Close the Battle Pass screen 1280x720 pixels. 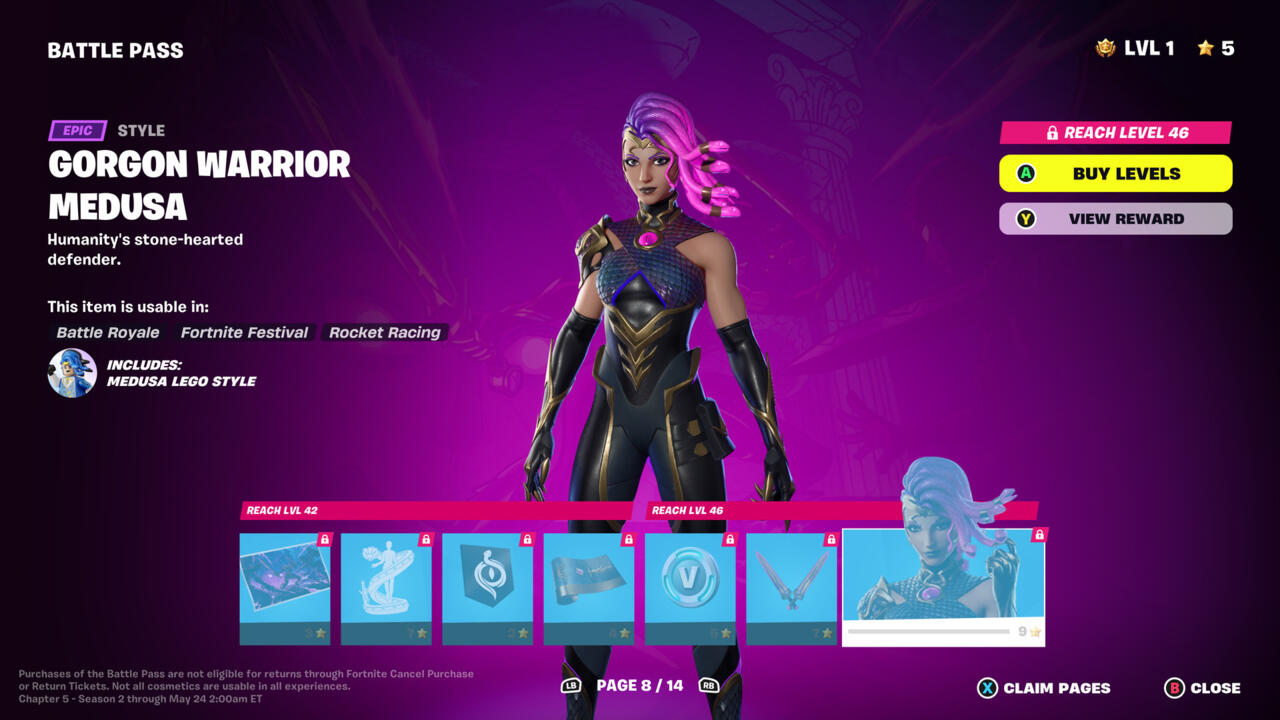[1202, 688]
